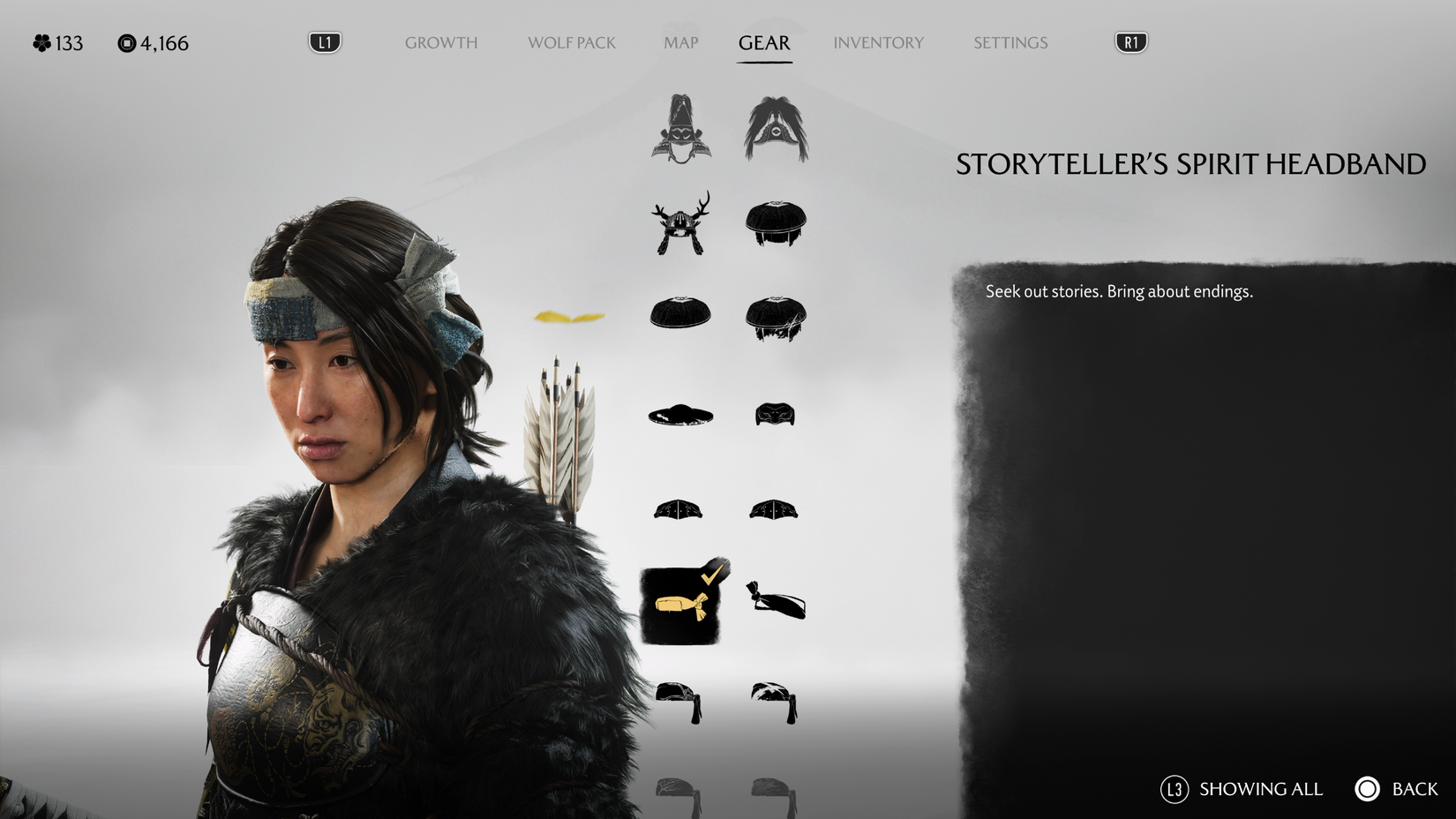1456x819 pixels.
Task: Click the R1 shoulder button prompt
Action: 1130,41
